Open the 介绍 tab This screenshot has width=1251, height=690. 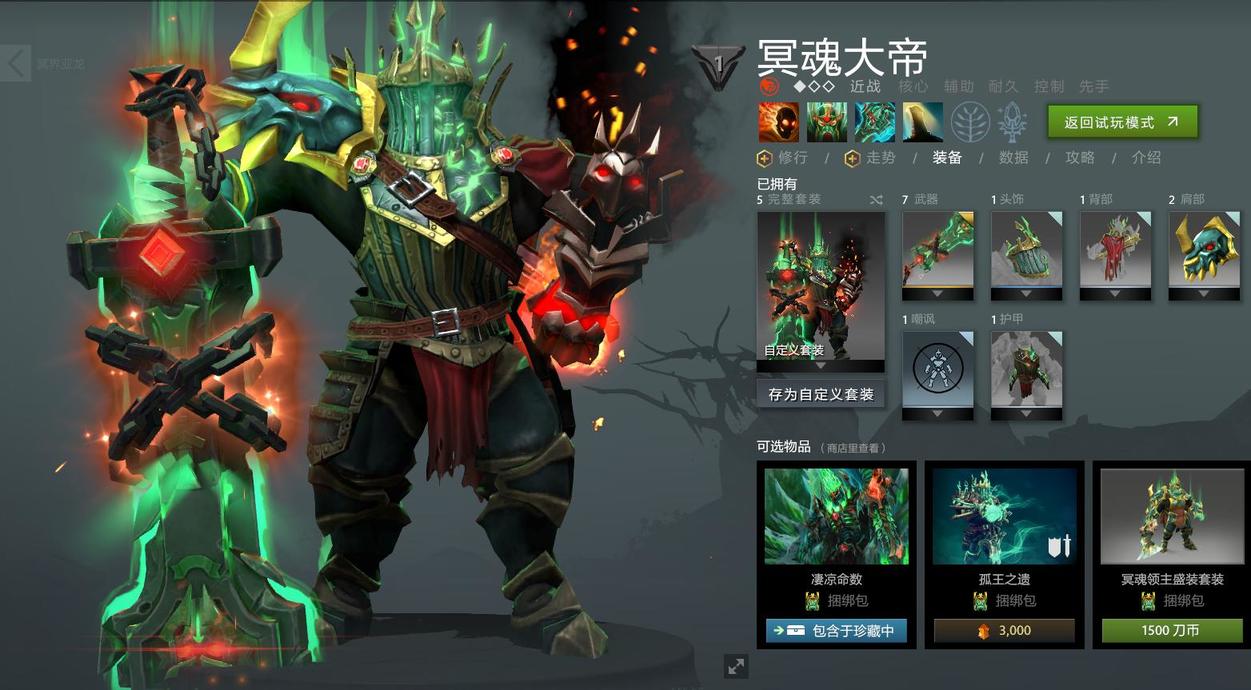[x=1146, y=158]
